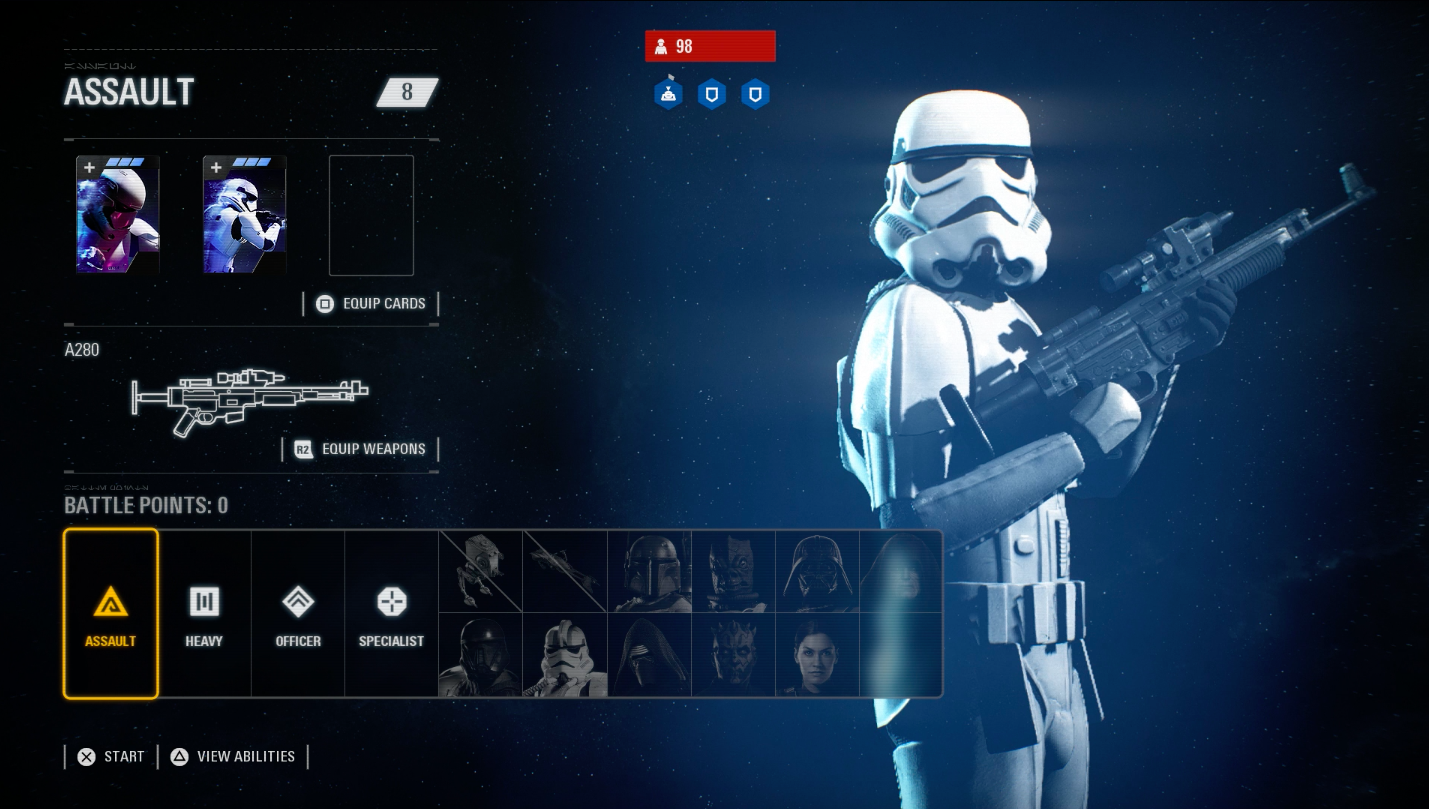This screenshot has width=1429, height=809.
Task: Pick the Specialist class
Action: click(x=391, y=613)
